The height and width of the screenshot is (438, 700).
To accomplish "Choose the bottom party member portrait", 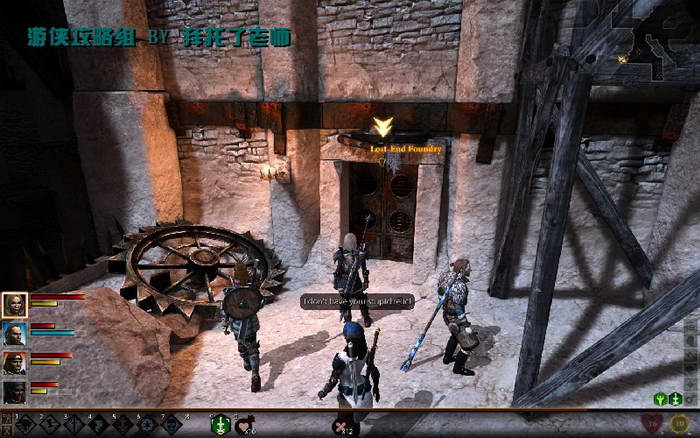I will [x=15, y=391].
